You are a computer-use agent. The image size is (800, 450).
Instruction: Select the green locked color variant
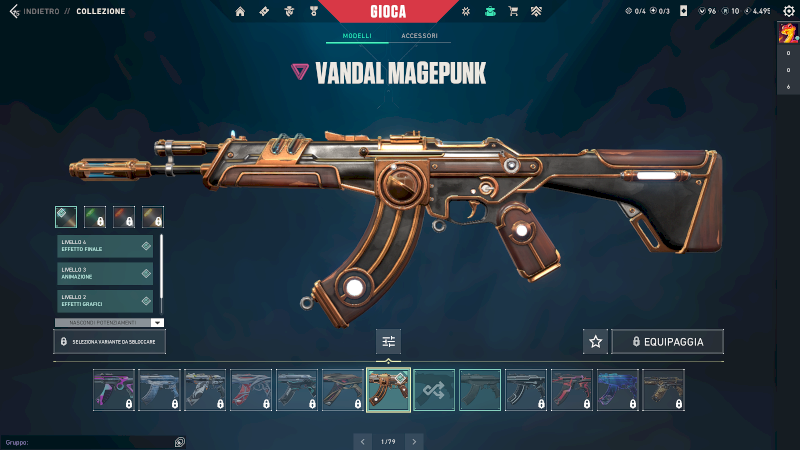95,216
